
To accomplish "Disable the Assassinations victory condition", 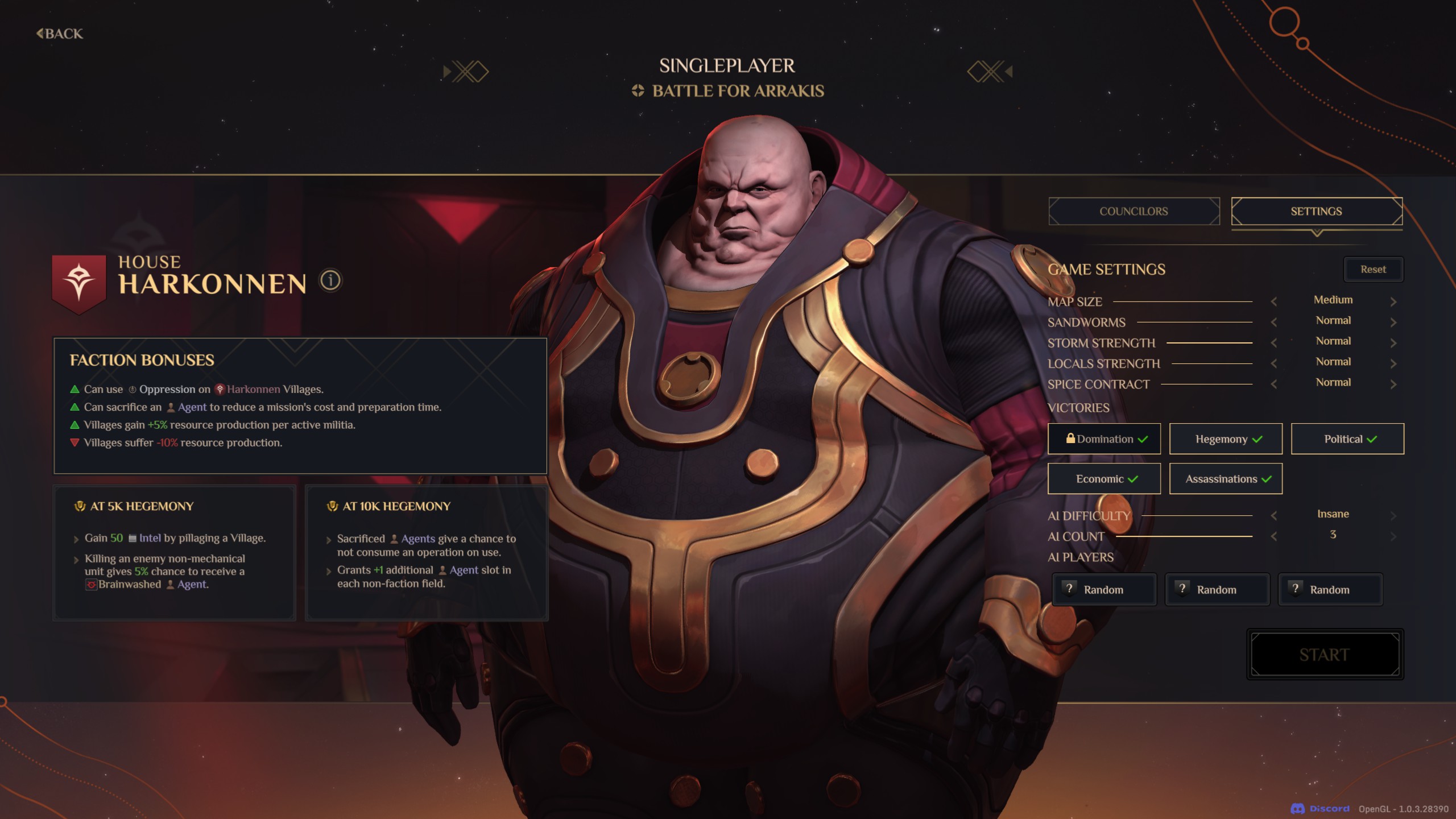I will coord(1225,479).
